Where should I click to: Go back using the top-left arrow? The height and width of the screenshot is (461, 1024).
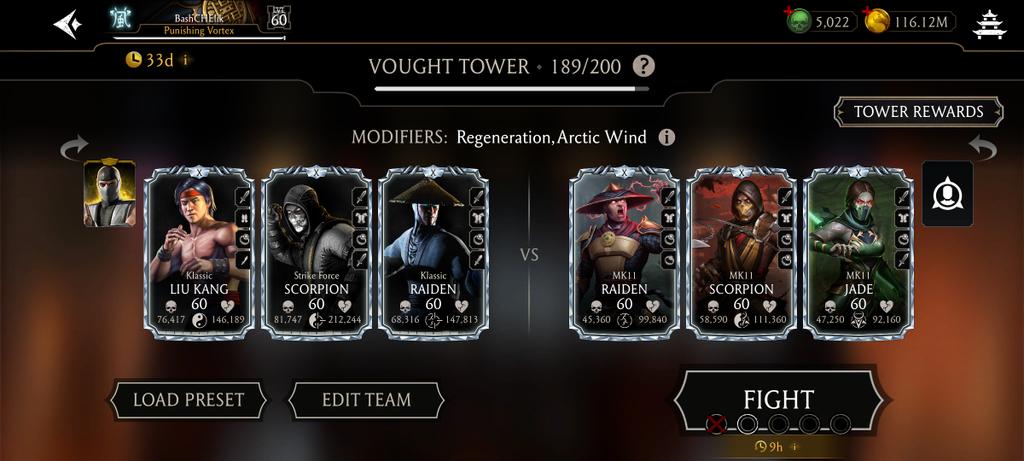click(x=67, y=23)
